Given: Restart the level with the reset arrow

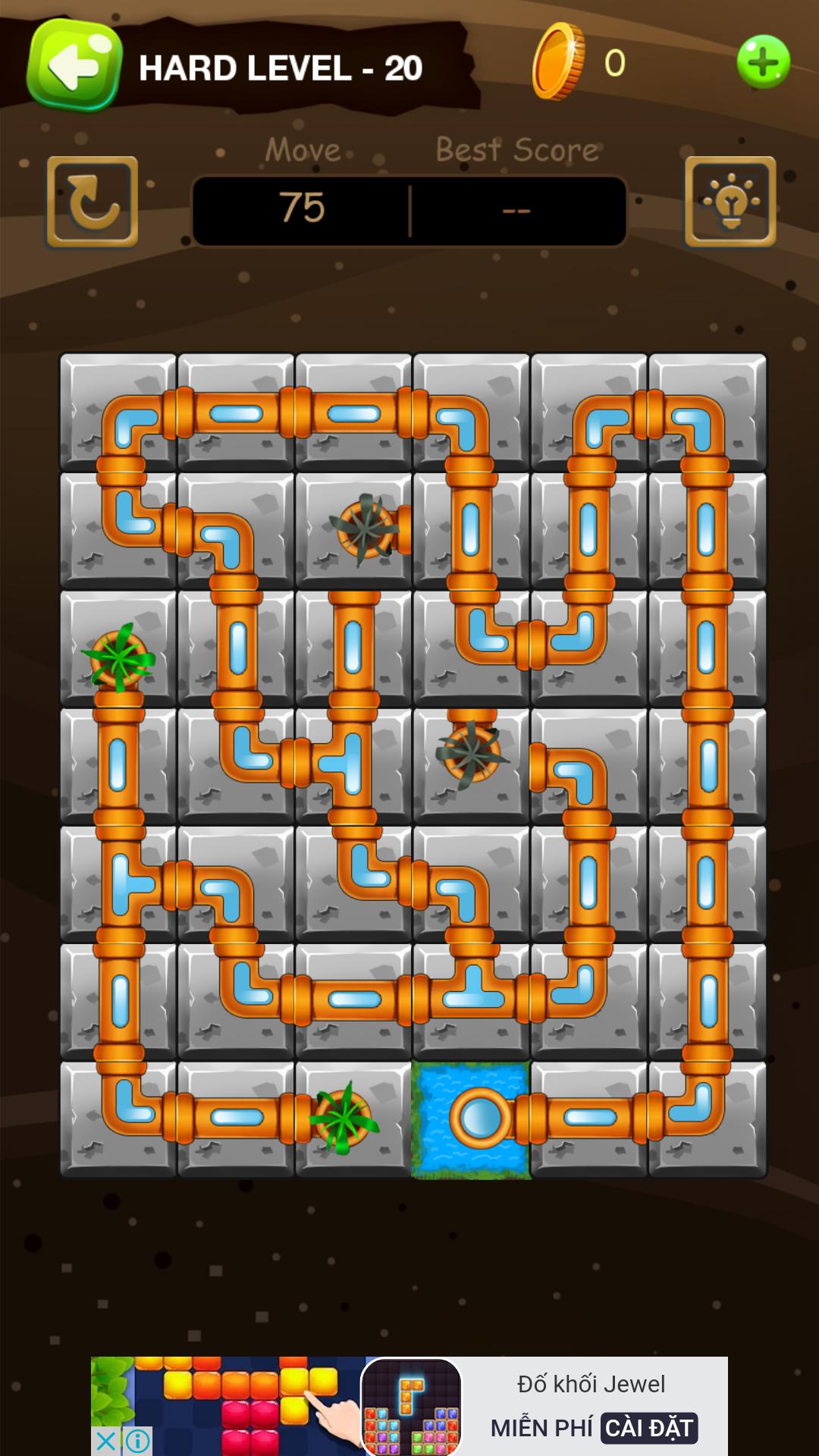Looking at the screenshot, I should tap(93, 202).
